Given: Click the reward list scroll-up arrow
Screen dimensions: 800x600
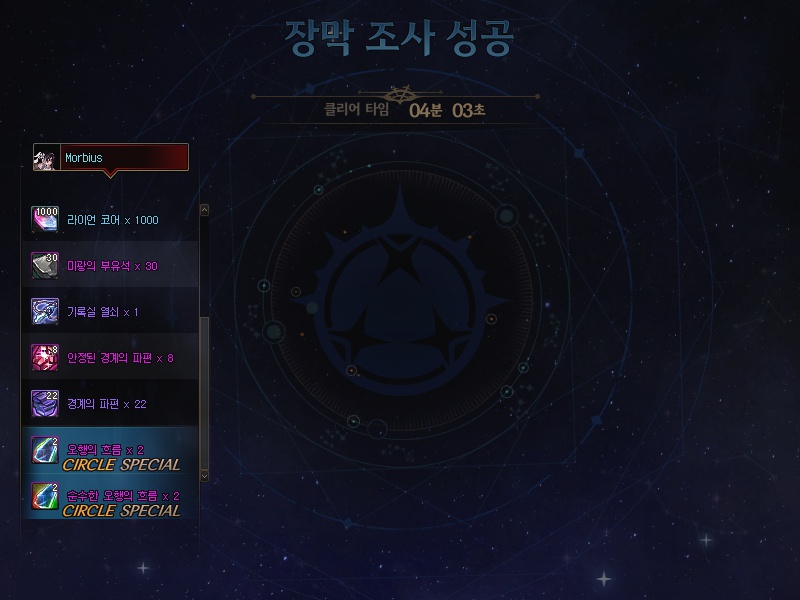Looking at the screenshot, I should click(x=205, y=210).
